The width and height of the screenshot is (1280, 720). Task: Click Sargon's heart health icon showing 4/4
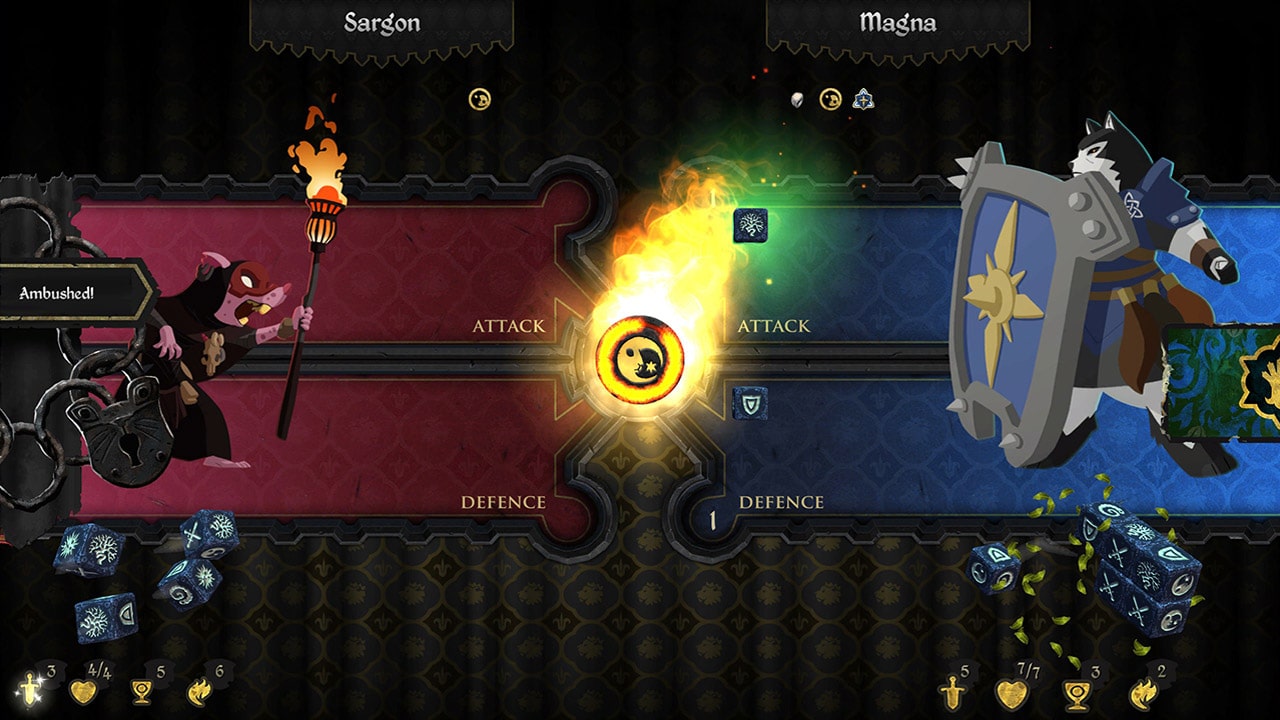click(85, 690)
